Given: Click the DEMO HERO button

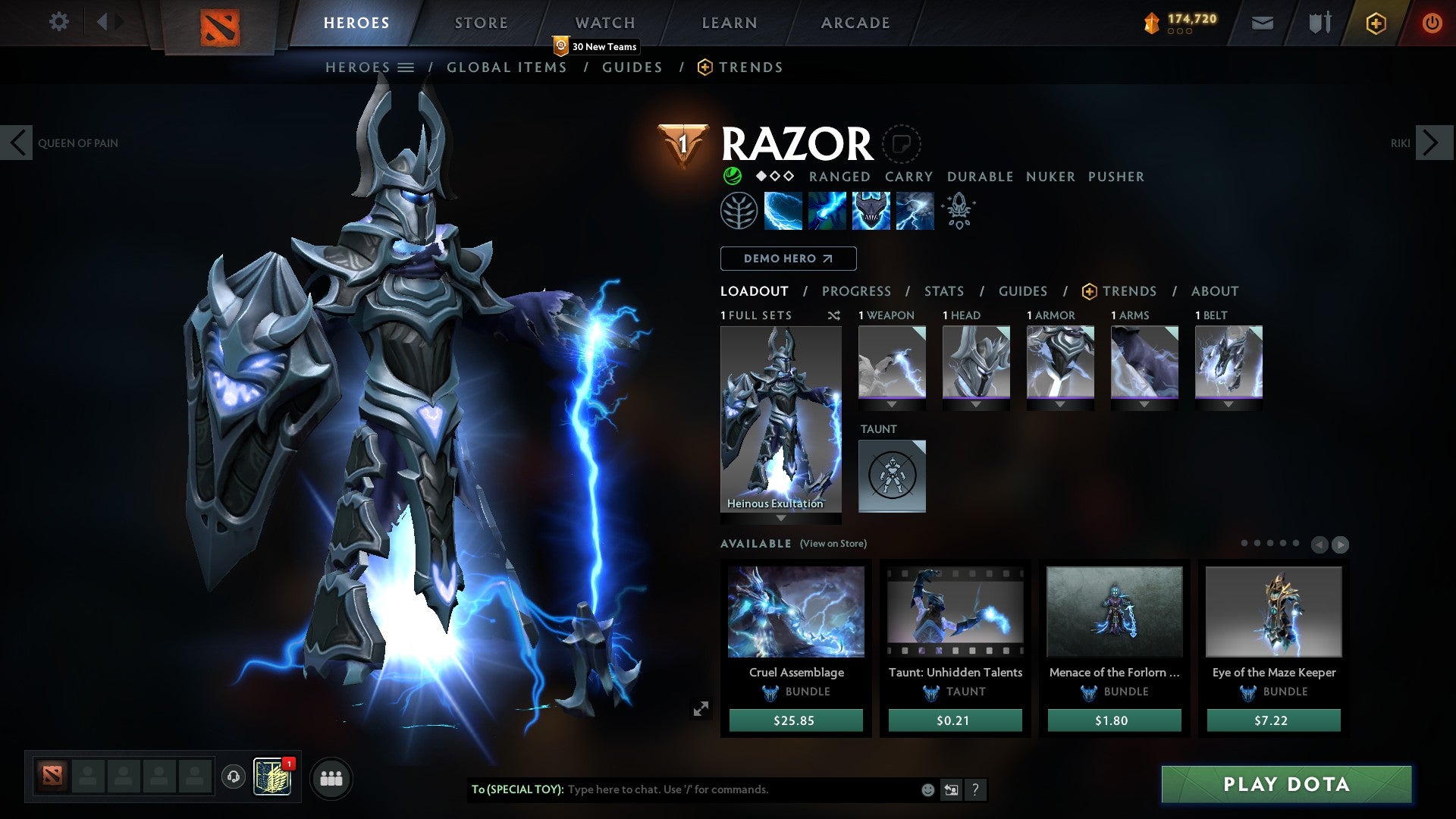Looking at the screenshot, I should [787, 258].
